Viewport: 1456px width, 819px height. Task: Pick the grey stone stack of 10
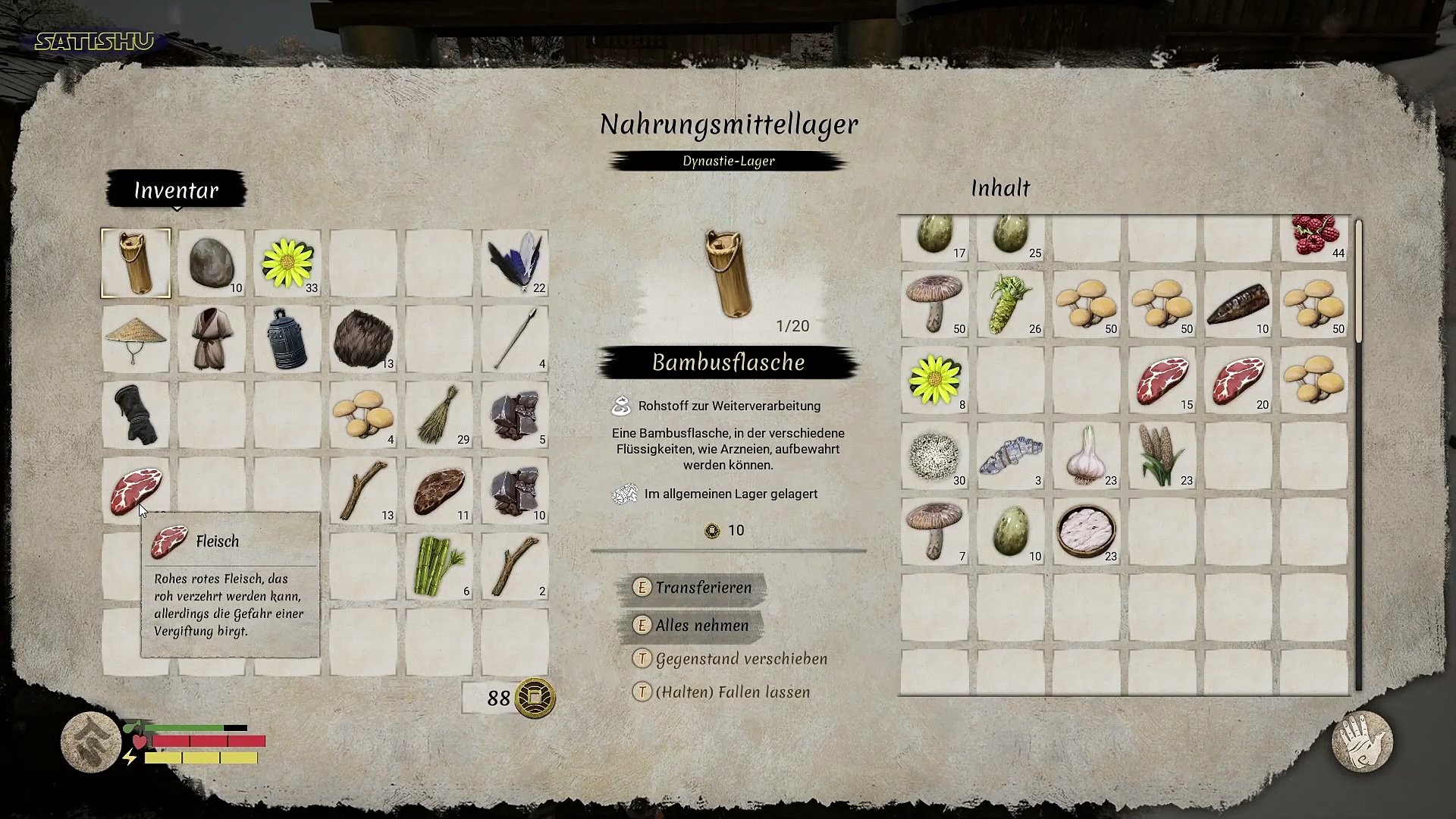point(212,263)
